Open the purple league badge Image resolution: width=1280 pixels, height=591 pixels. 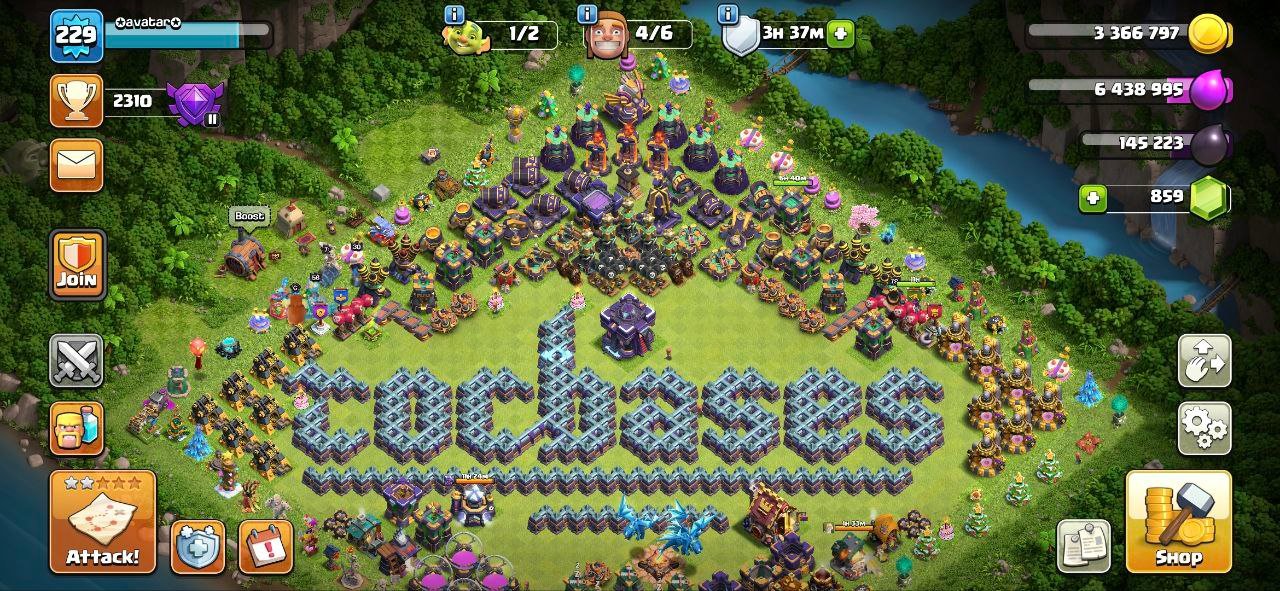(x=193, y=102)
